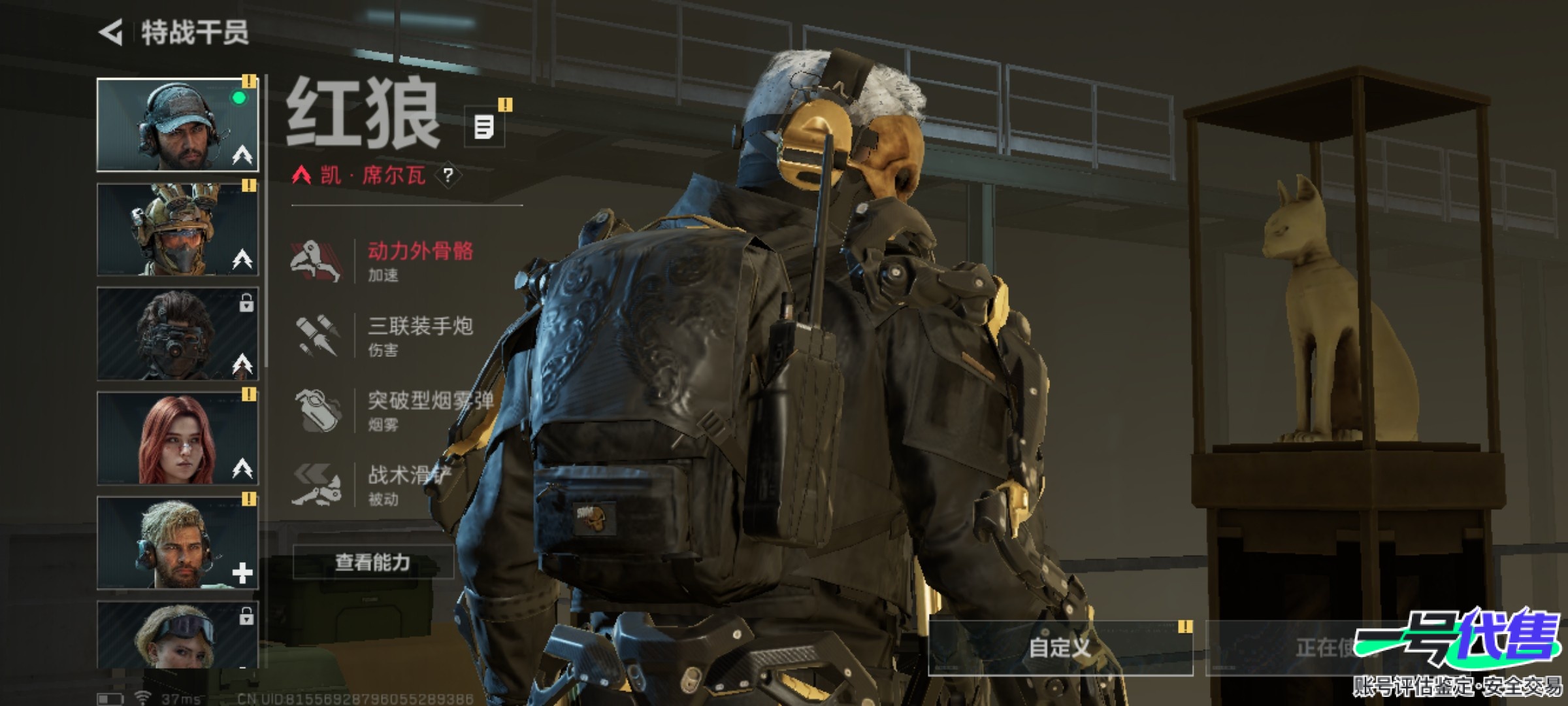
Task: Select the blond bearded operator portrait
Action: 177,543
